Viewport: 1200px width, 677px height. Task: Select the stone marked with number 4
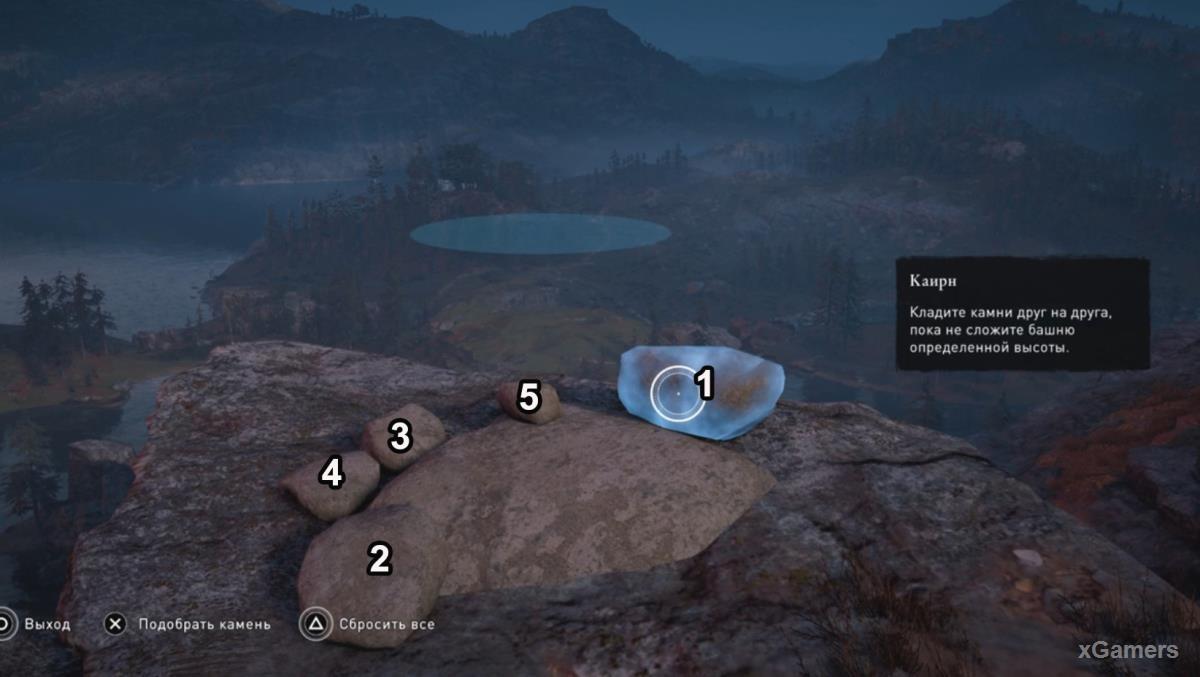[x=329, y=483]
